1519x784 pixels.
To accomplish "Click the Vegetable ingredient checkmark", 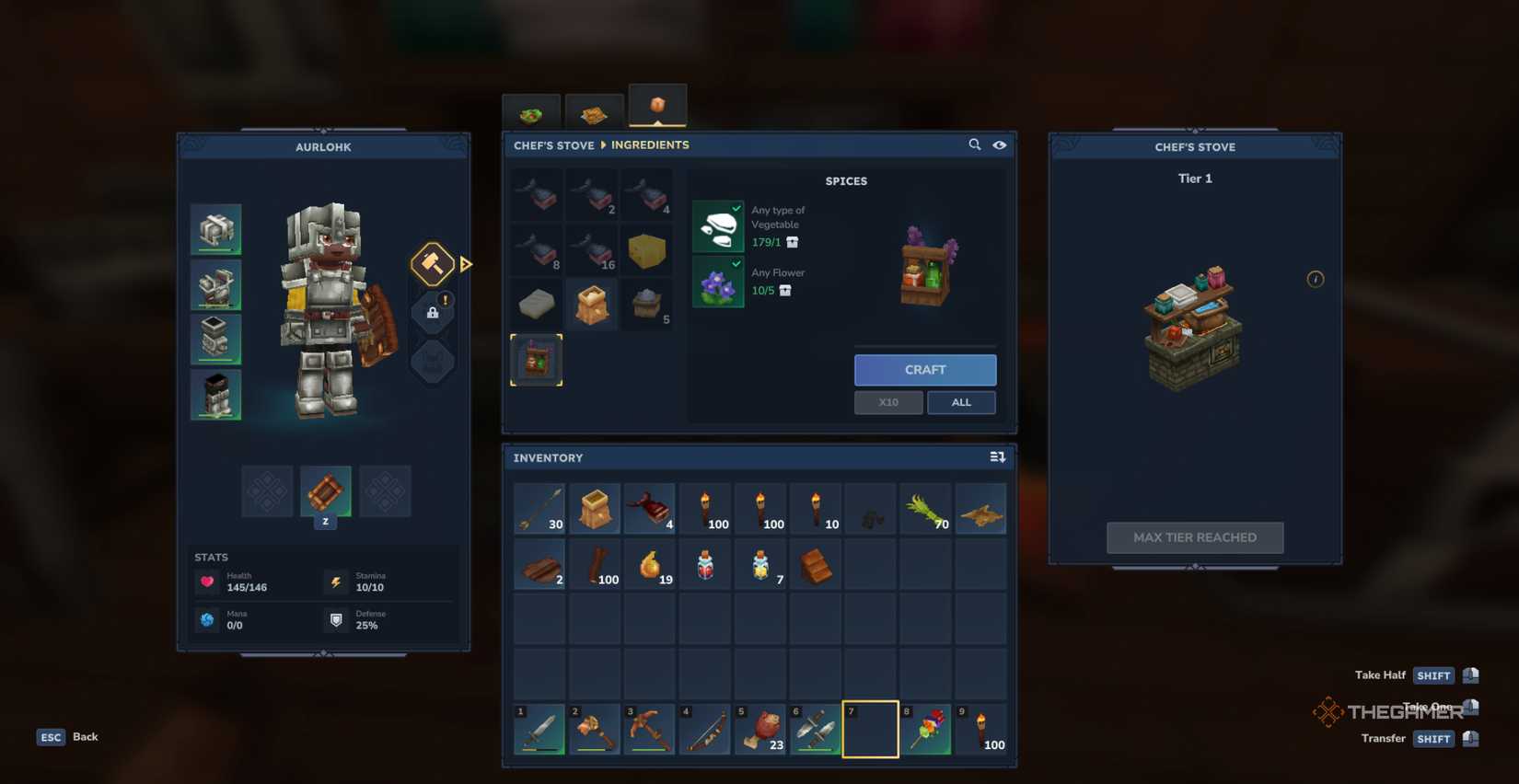I will (736, 209).
